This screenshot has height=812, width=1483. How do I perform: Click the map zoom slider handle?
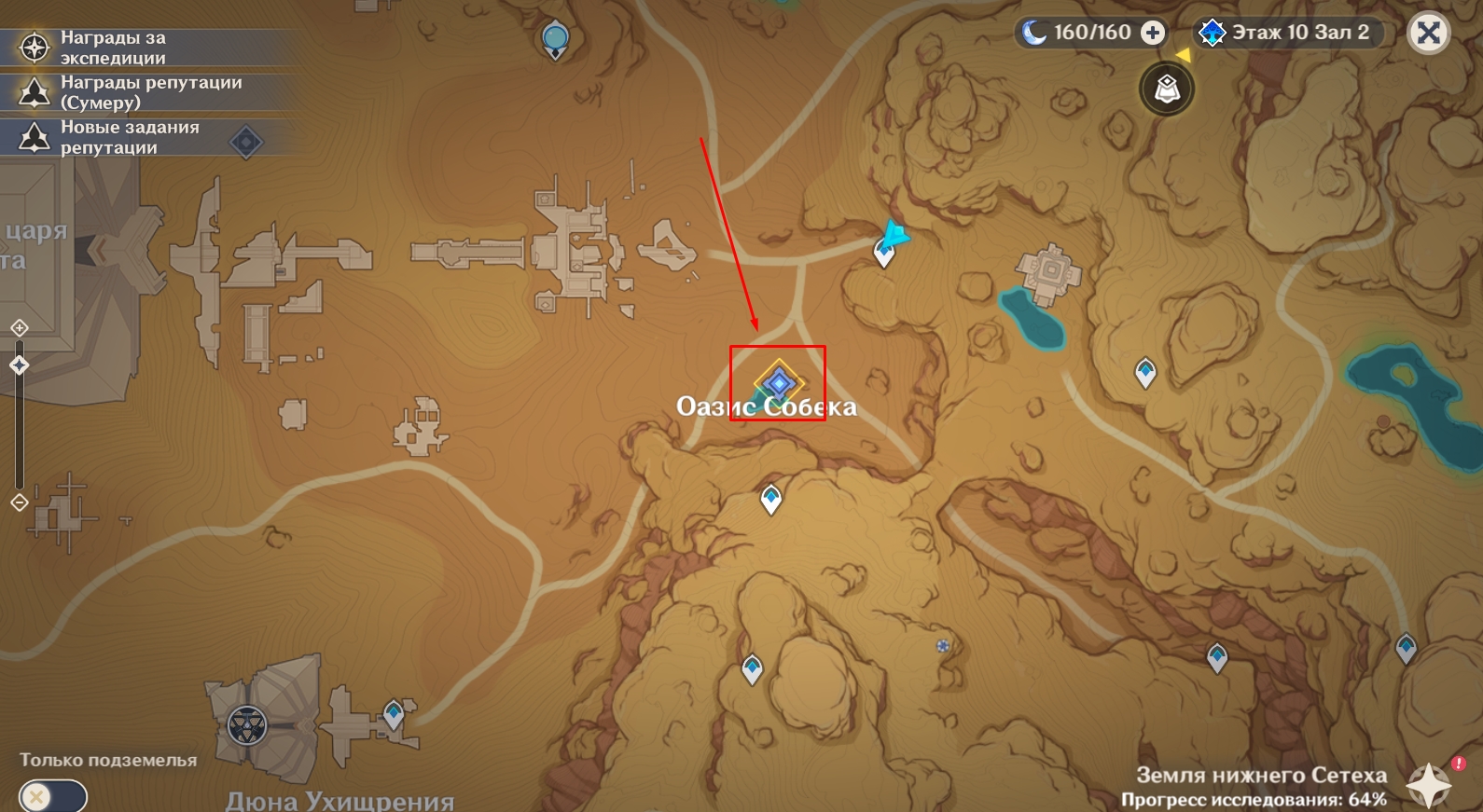point(20,365)
